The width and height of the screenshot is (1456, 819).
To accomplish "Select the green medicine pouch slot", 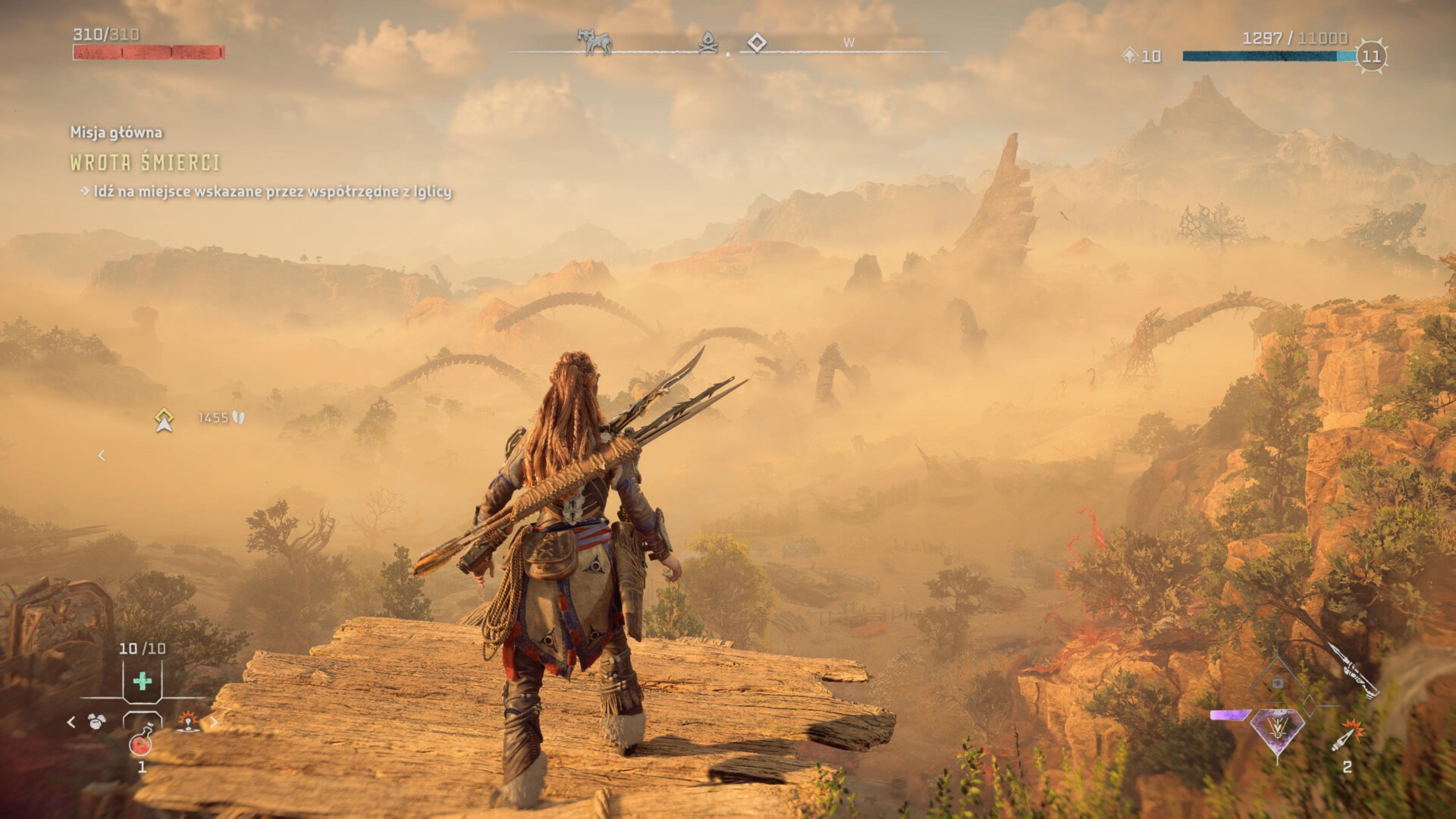I will click(142, 681).
